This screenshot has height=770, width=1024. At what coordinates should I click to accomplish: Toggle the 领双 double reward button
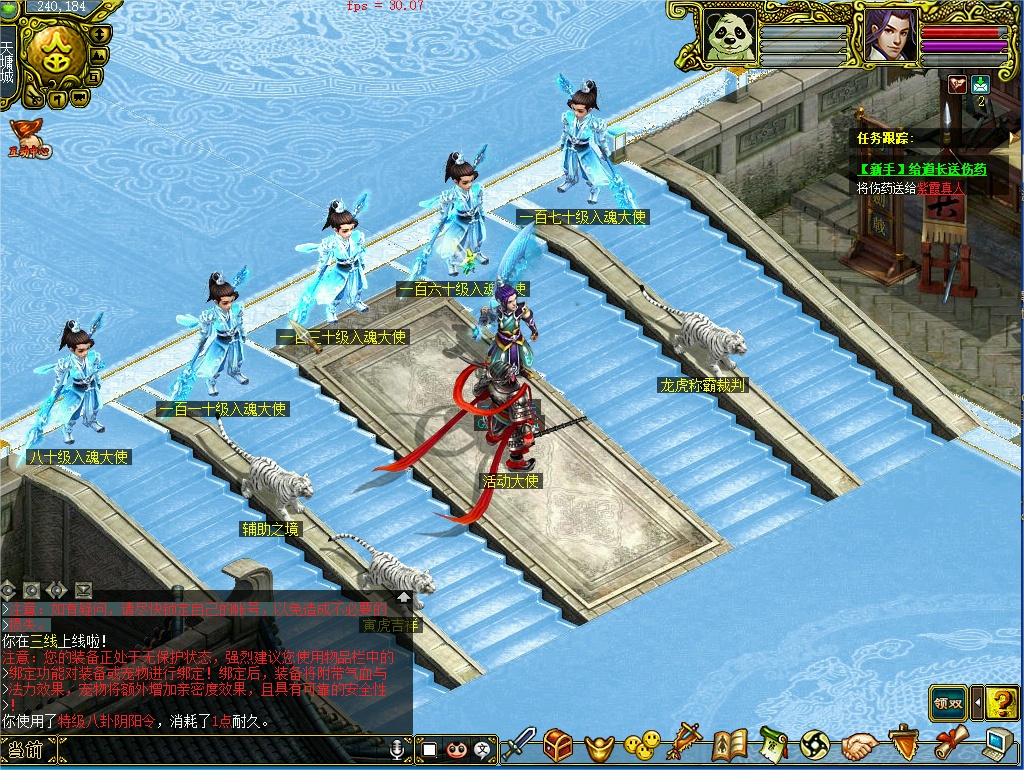[948, 703]
